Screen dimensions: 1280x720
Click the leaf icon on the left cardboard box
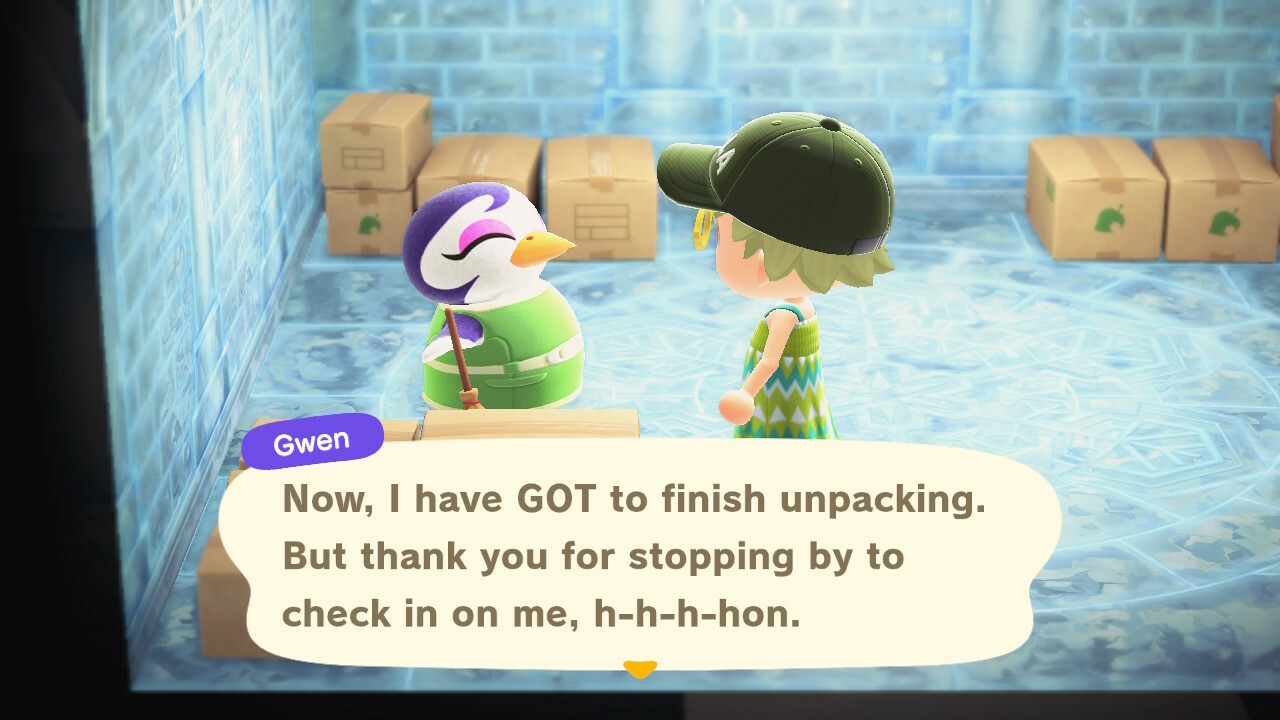tap(370, 224)
